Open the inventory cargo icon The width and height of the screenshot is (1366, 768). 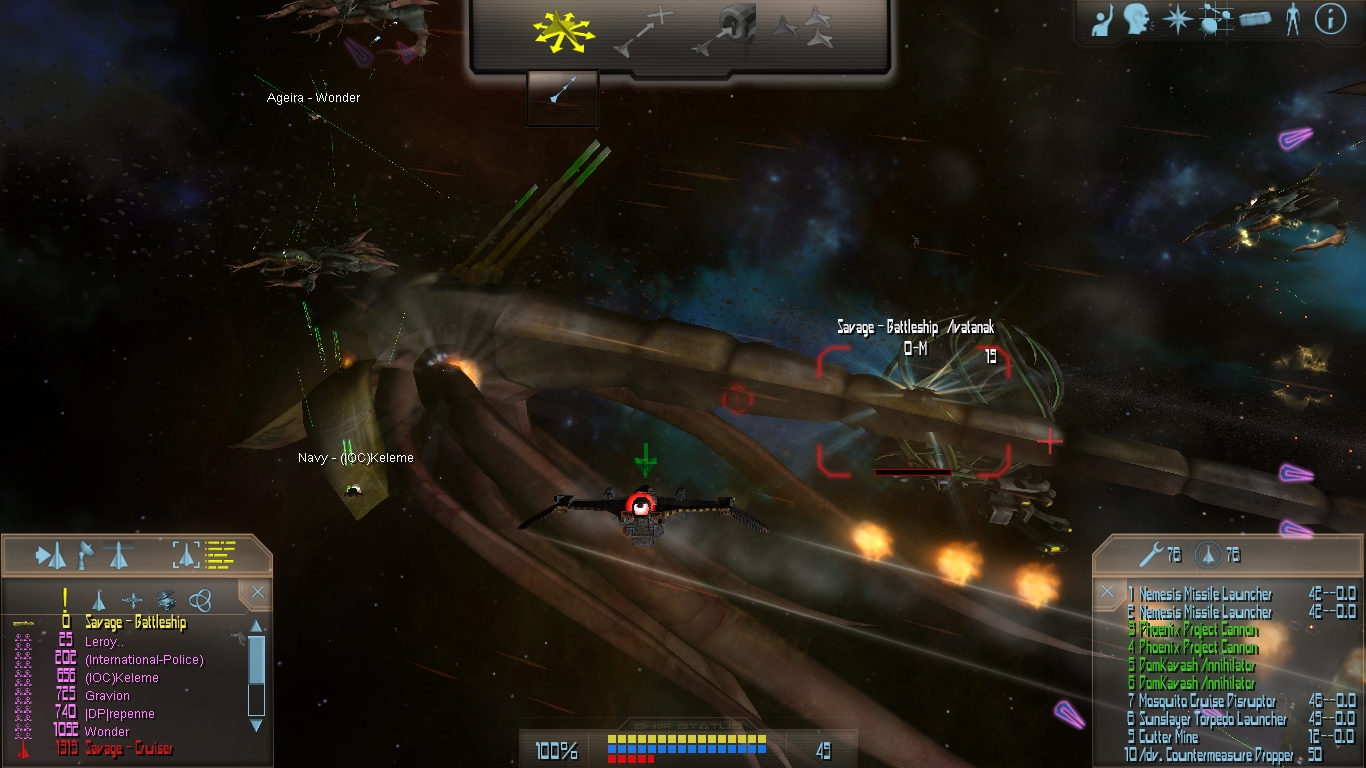pyautogui.click(x=1254, y=19)
